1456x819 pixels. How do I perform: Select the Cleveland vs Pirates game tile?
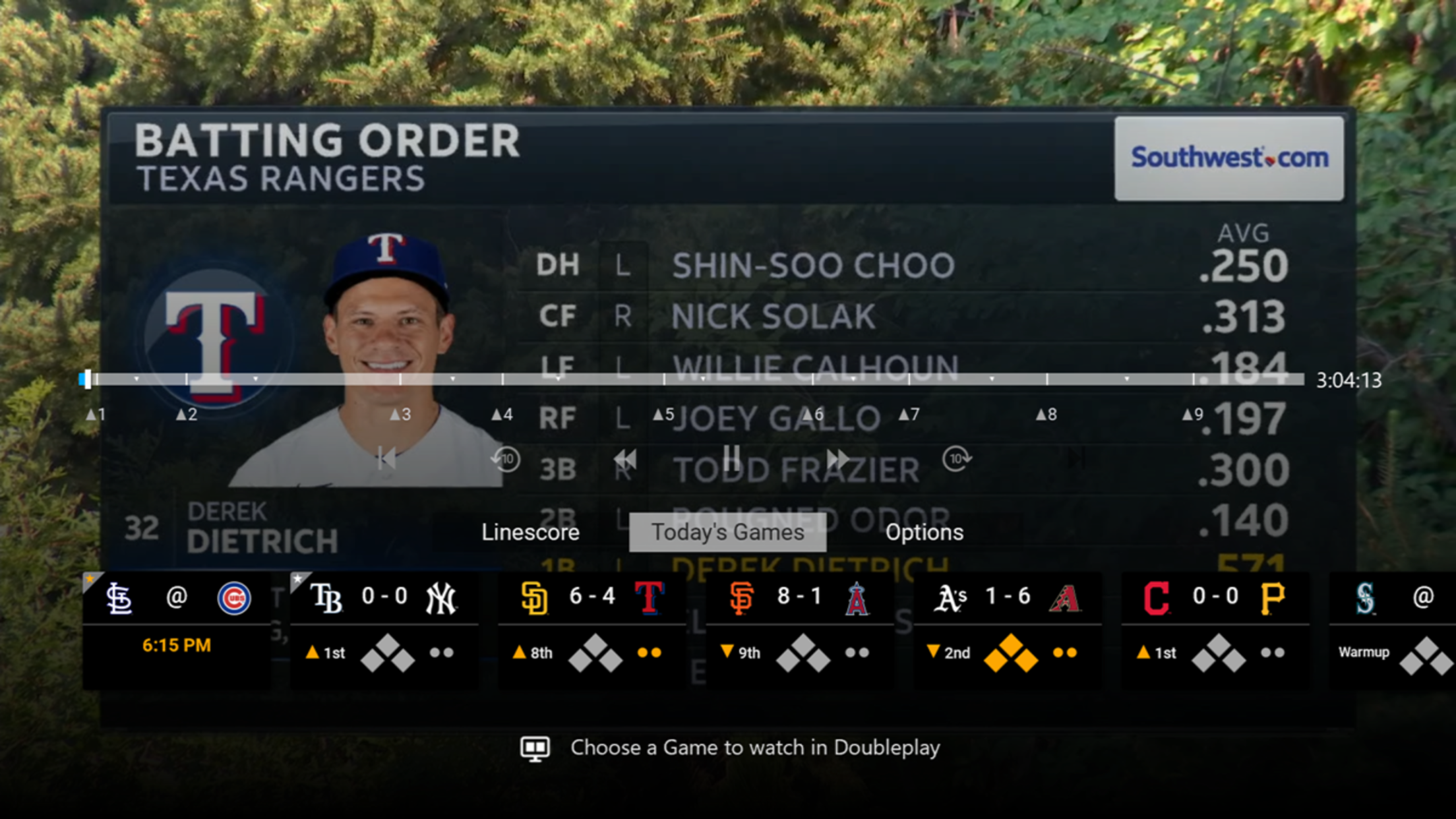point(1215,629)
